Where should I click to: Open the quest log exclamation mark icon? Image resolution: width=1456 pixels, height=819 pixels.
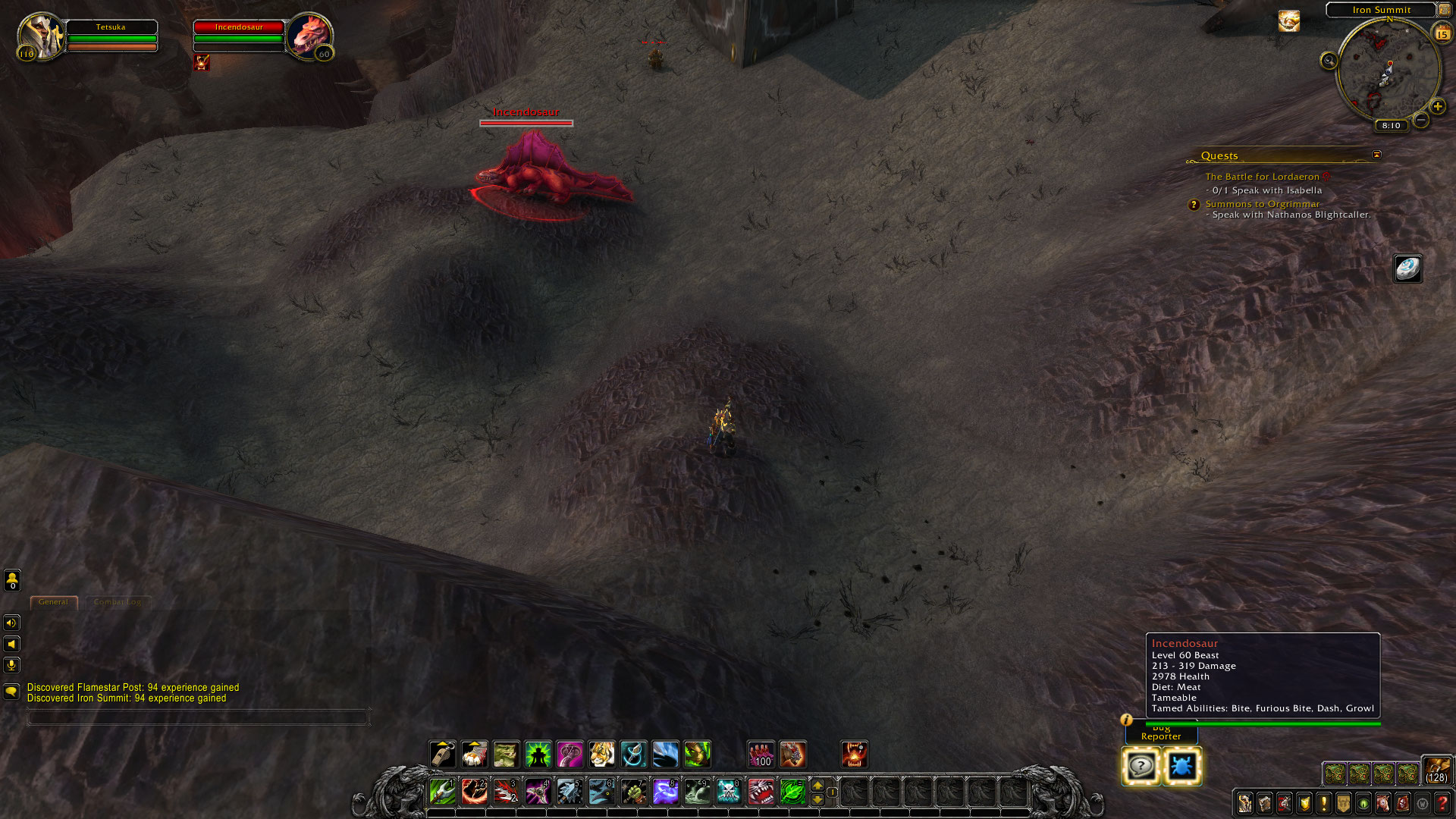[1324, 803]
